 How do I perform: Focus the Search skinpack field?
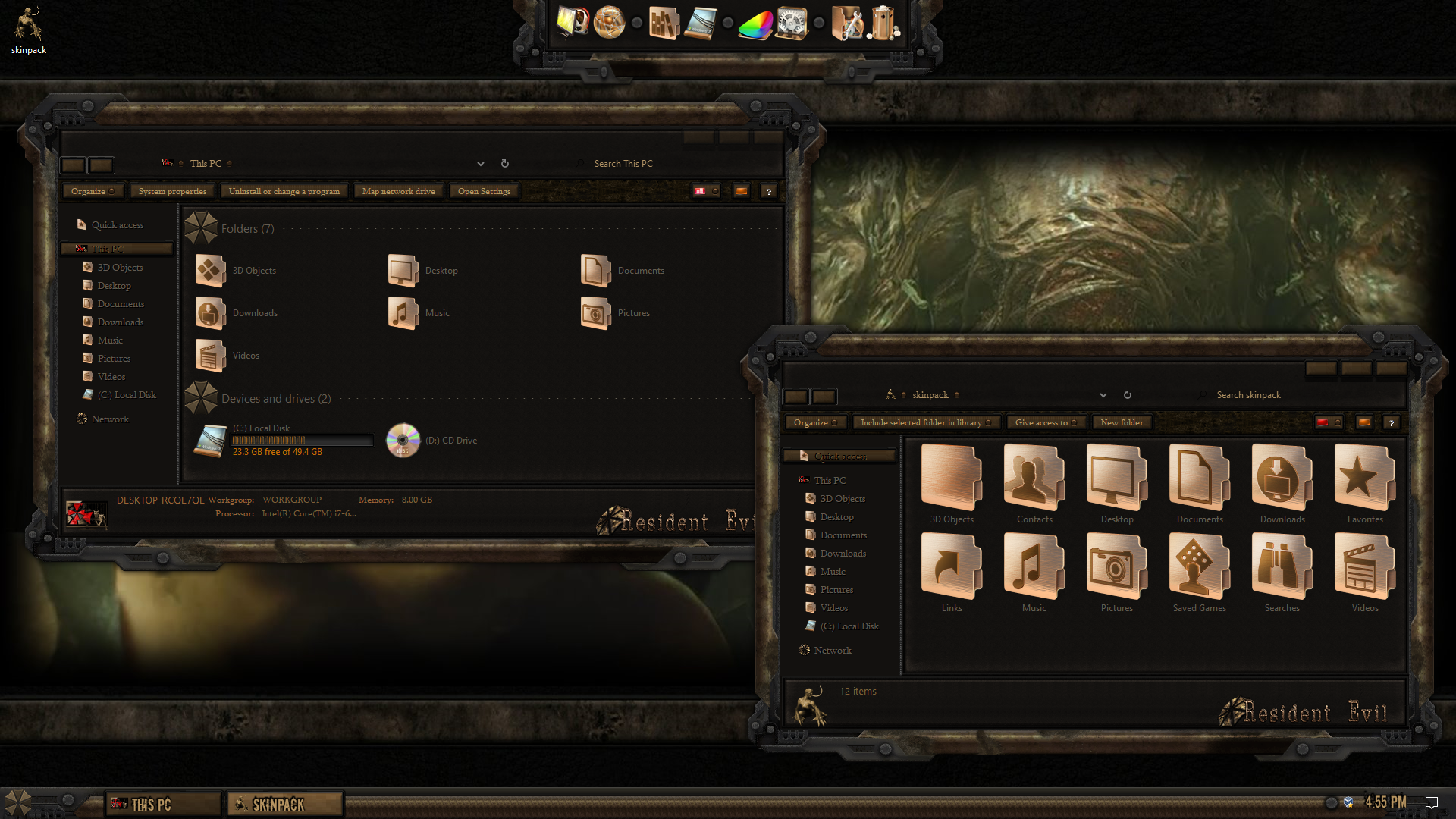point(1289,395)
